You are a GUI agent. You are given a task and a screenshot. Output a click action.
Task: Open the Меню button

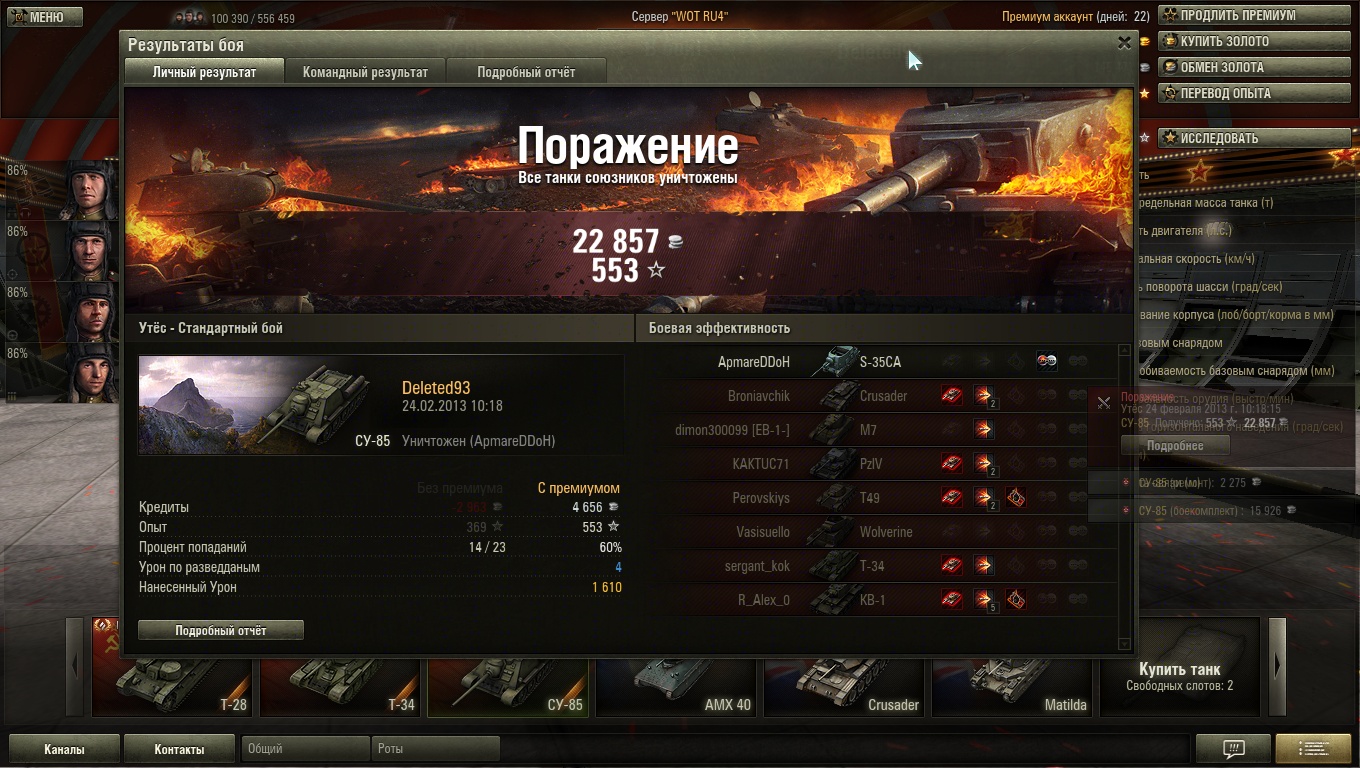tap(38, 17)
